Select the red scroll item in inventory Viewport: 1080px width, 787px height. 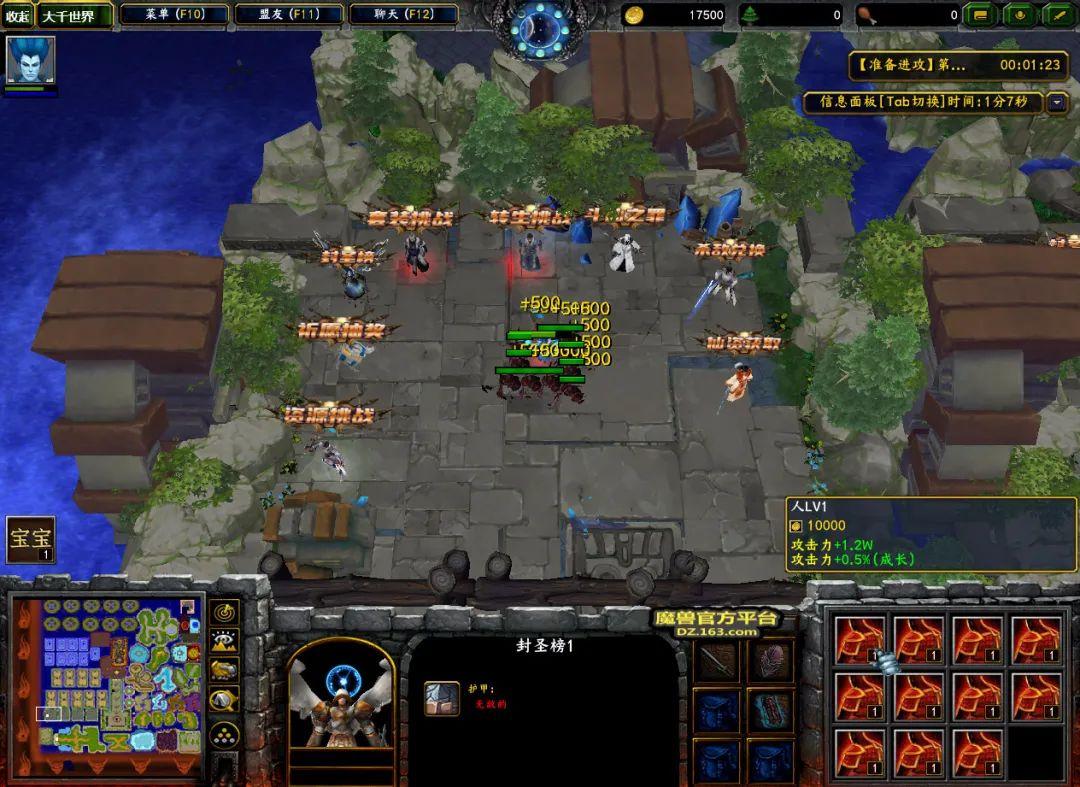pyautogui.click(x=770, y=709)
